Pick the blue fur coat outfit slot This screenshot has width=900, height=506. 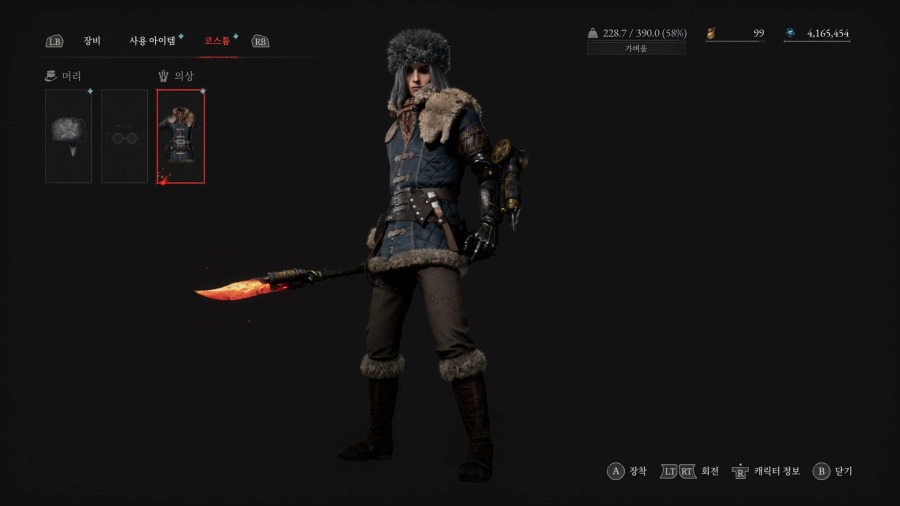coord(181,136)
